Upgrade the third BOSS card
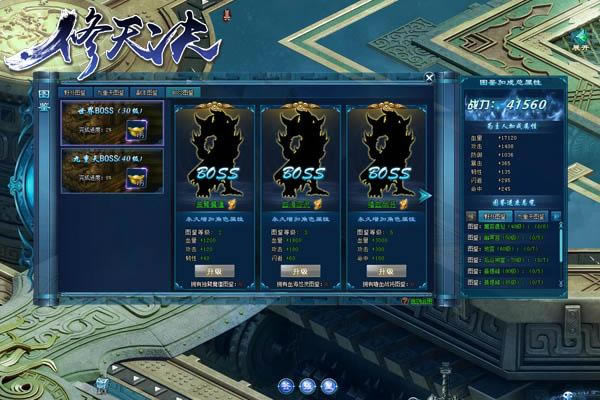This screenshot has height=400, width=600. [x=385, y=271]
